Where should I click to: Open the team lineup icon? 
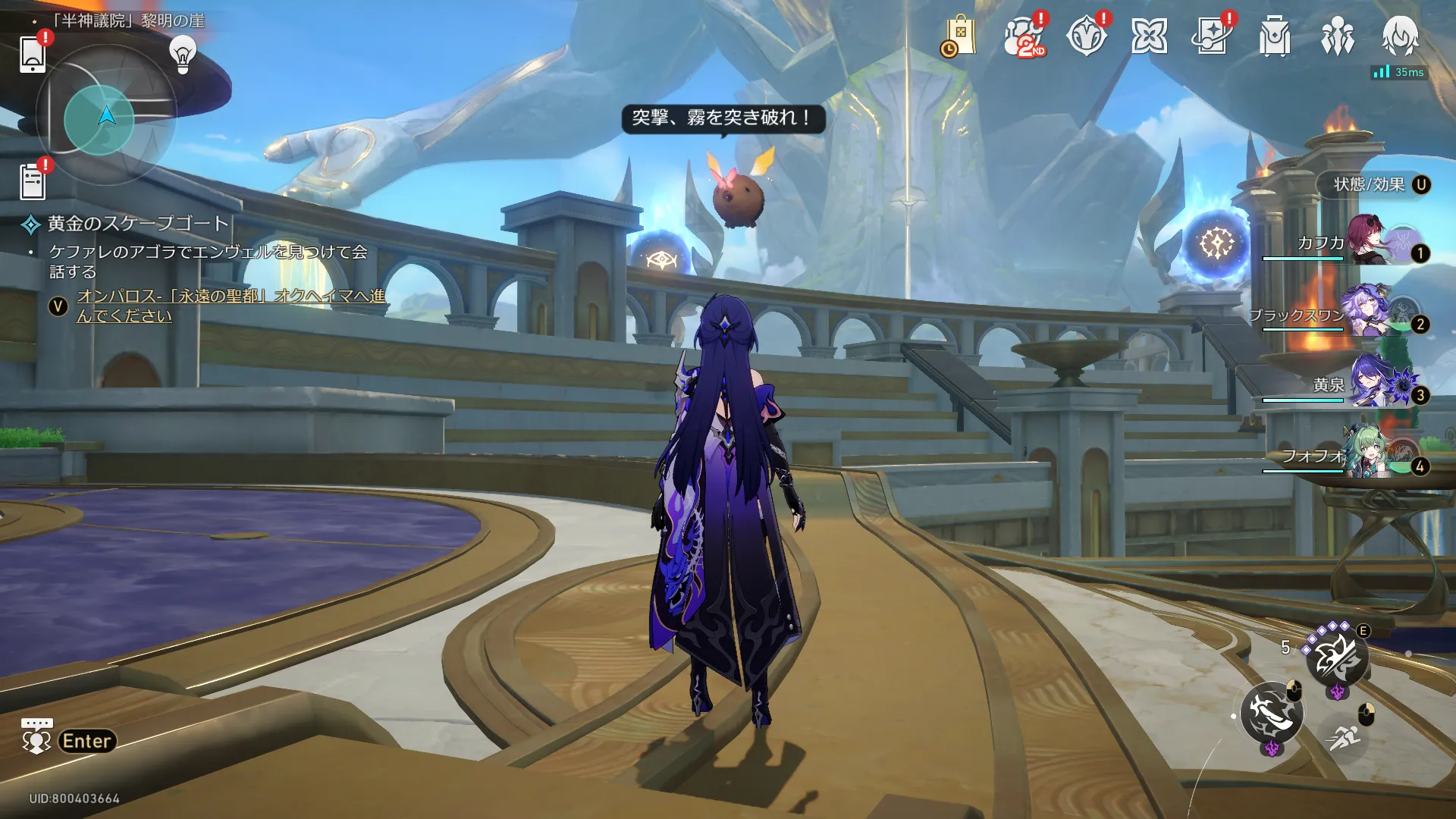(1338, 37)
